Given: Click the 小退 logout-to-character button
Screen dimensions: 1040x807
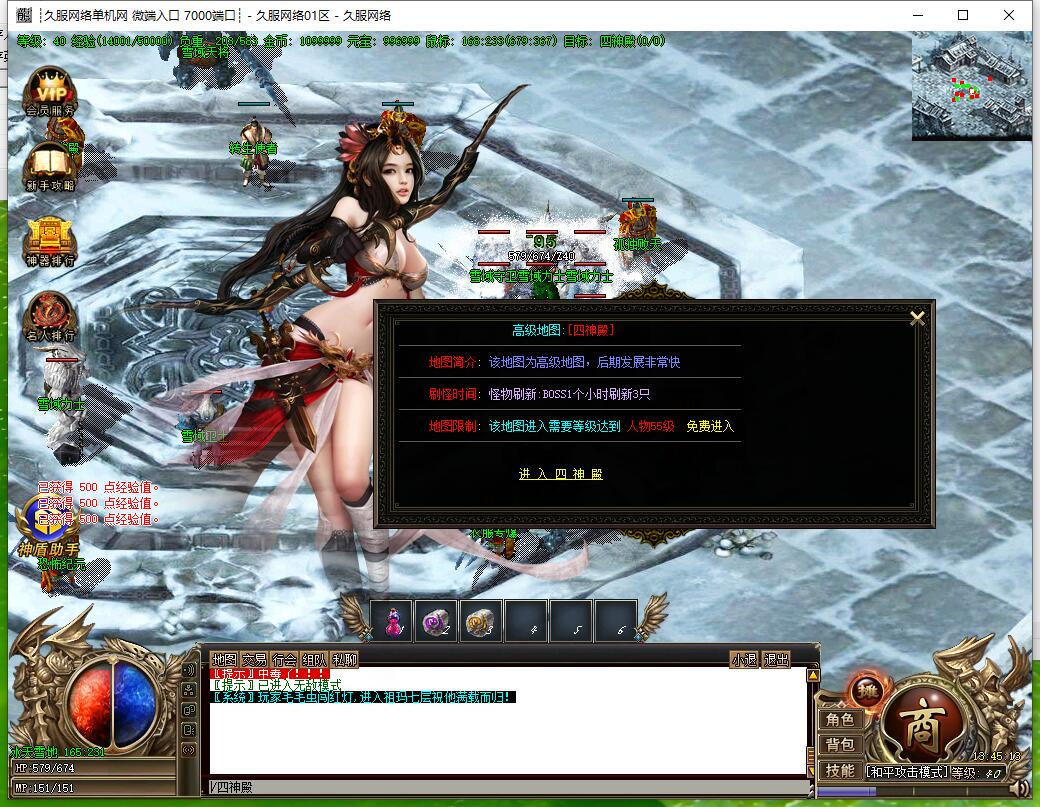Looking at the screenshot, I should pyautogui.click(x=744, y=660).
